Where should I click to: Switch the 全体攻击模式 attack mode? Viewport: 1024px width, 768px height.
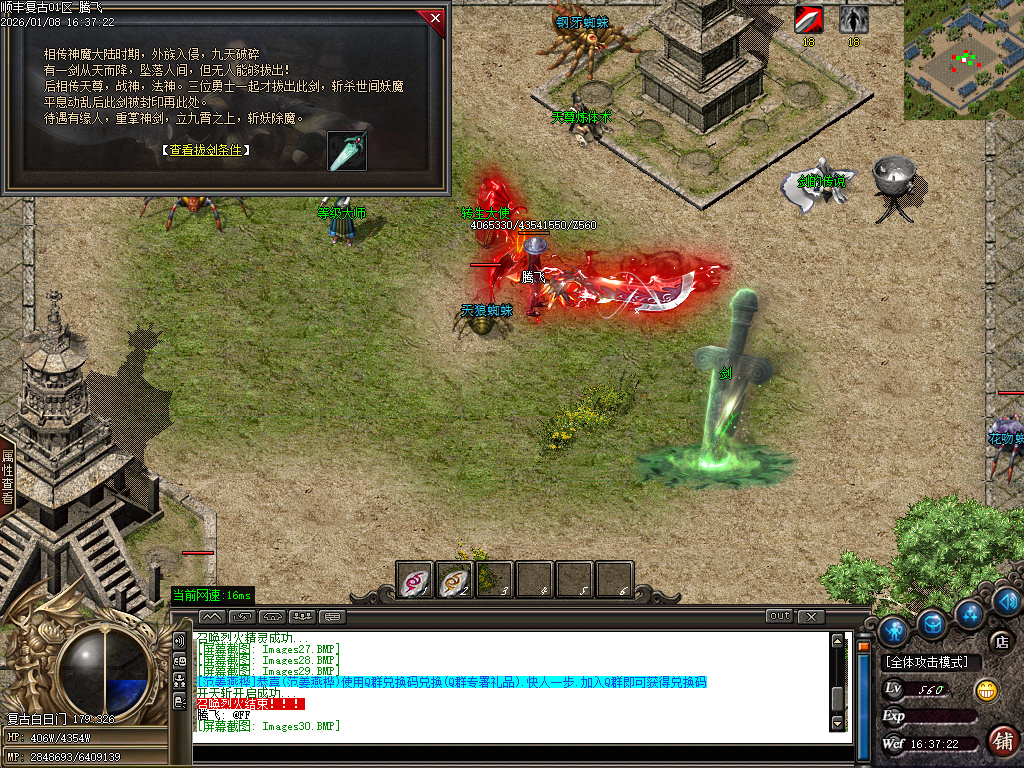click(x=932, y=662)
